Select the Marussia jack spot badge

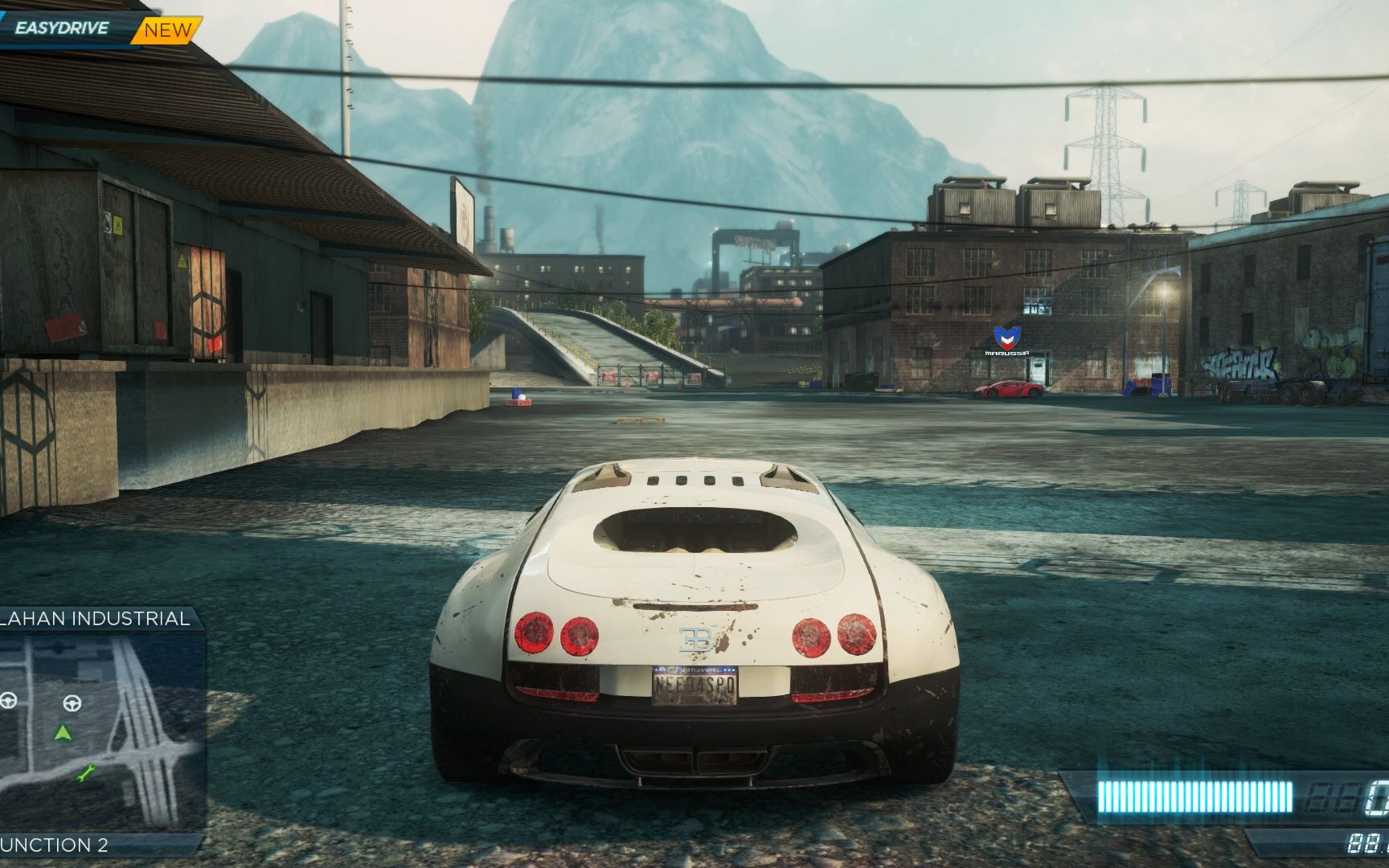pos(1007,340)
